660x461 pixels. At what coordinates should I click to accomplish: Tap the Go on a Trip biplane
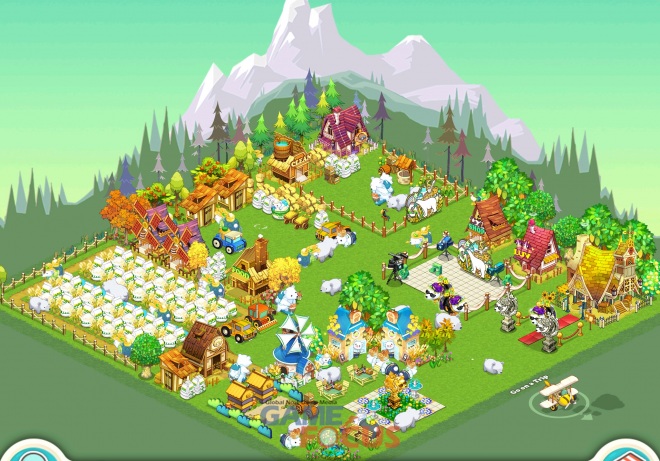point(560,395)
